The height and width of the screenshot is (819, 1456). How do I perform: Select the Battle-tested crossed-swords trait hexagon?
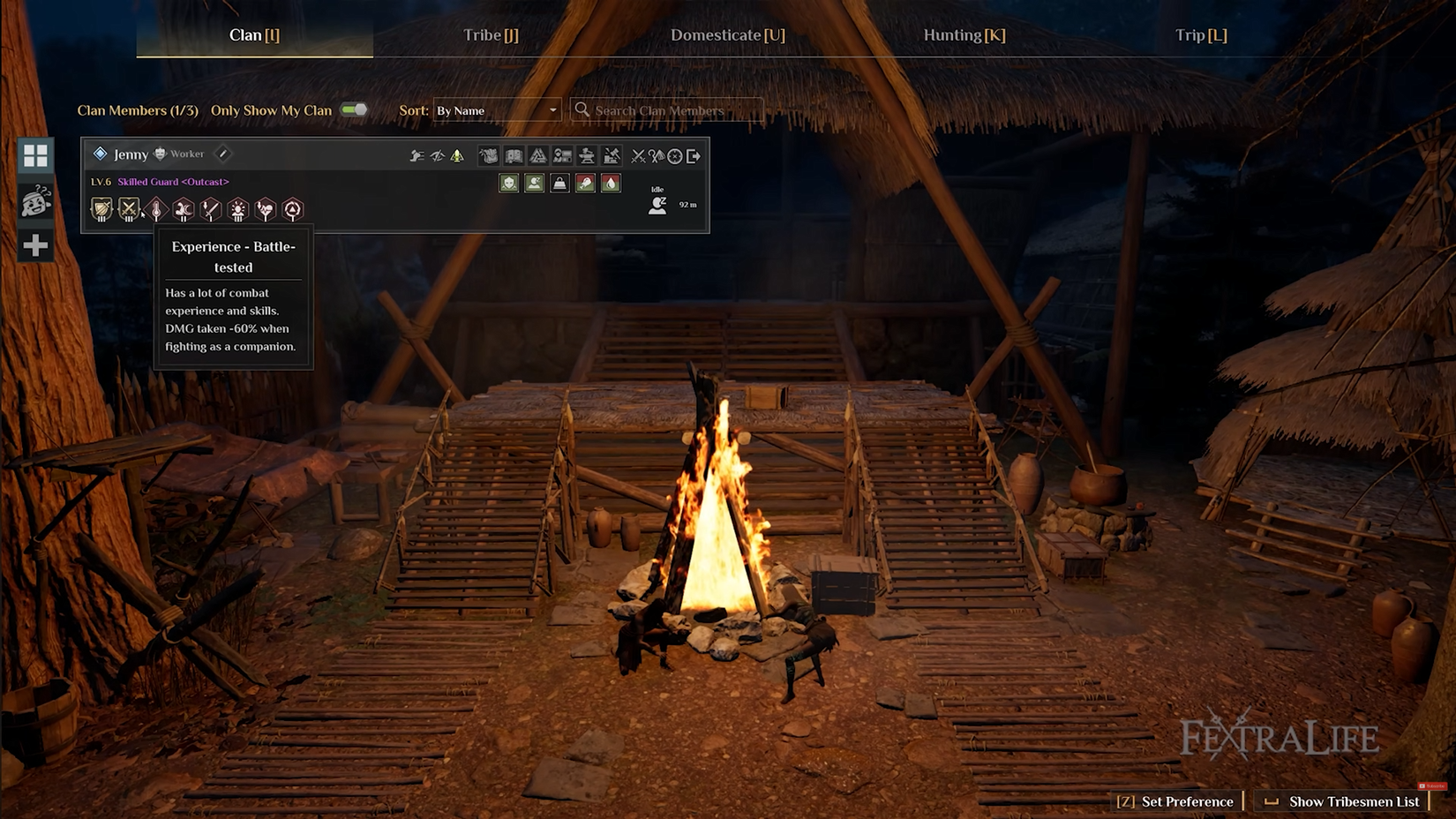pyautogui.click(x=129, y=208)
